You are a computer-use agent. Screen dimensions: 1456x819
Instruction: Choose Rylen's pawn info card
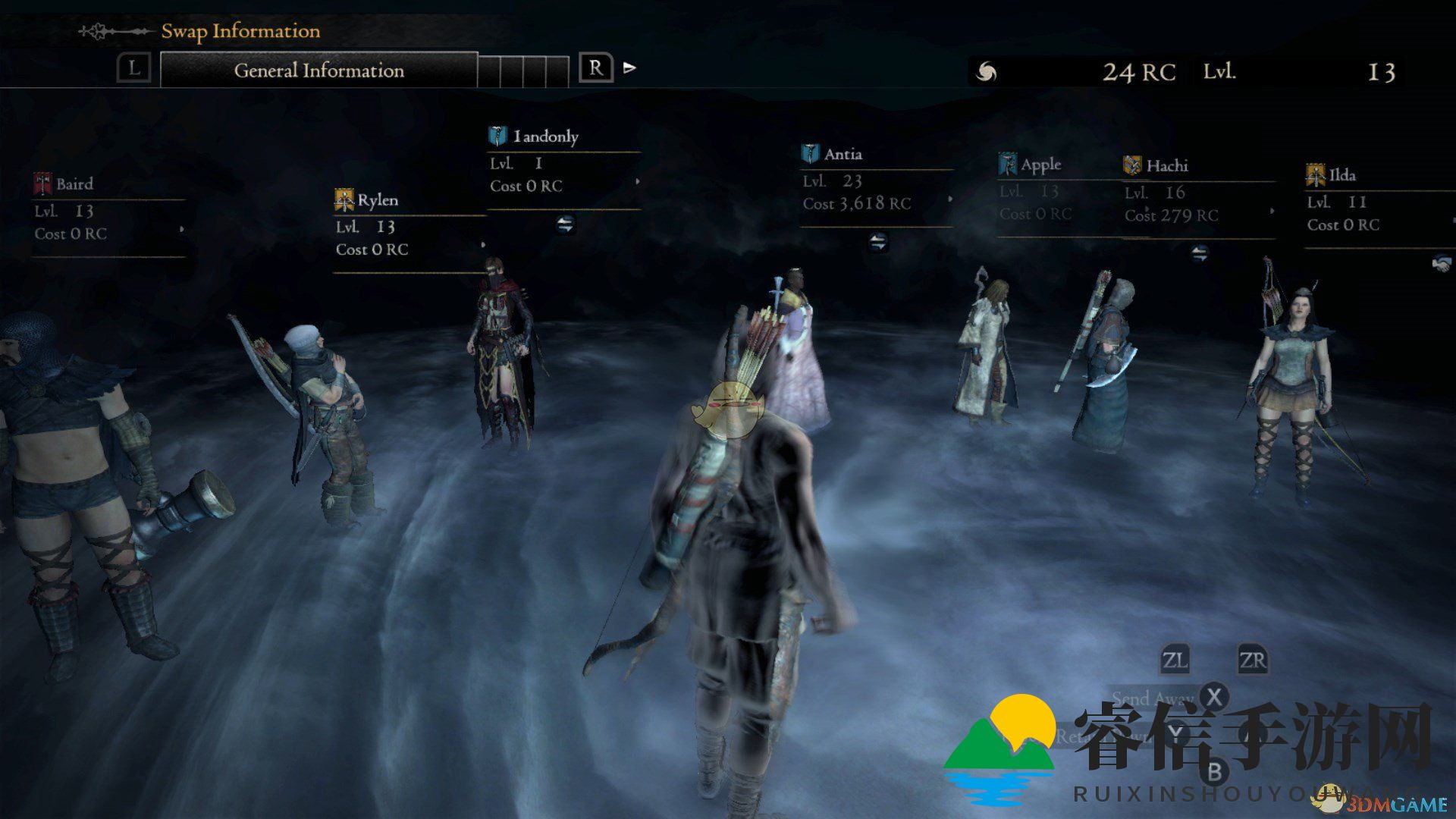409,226
